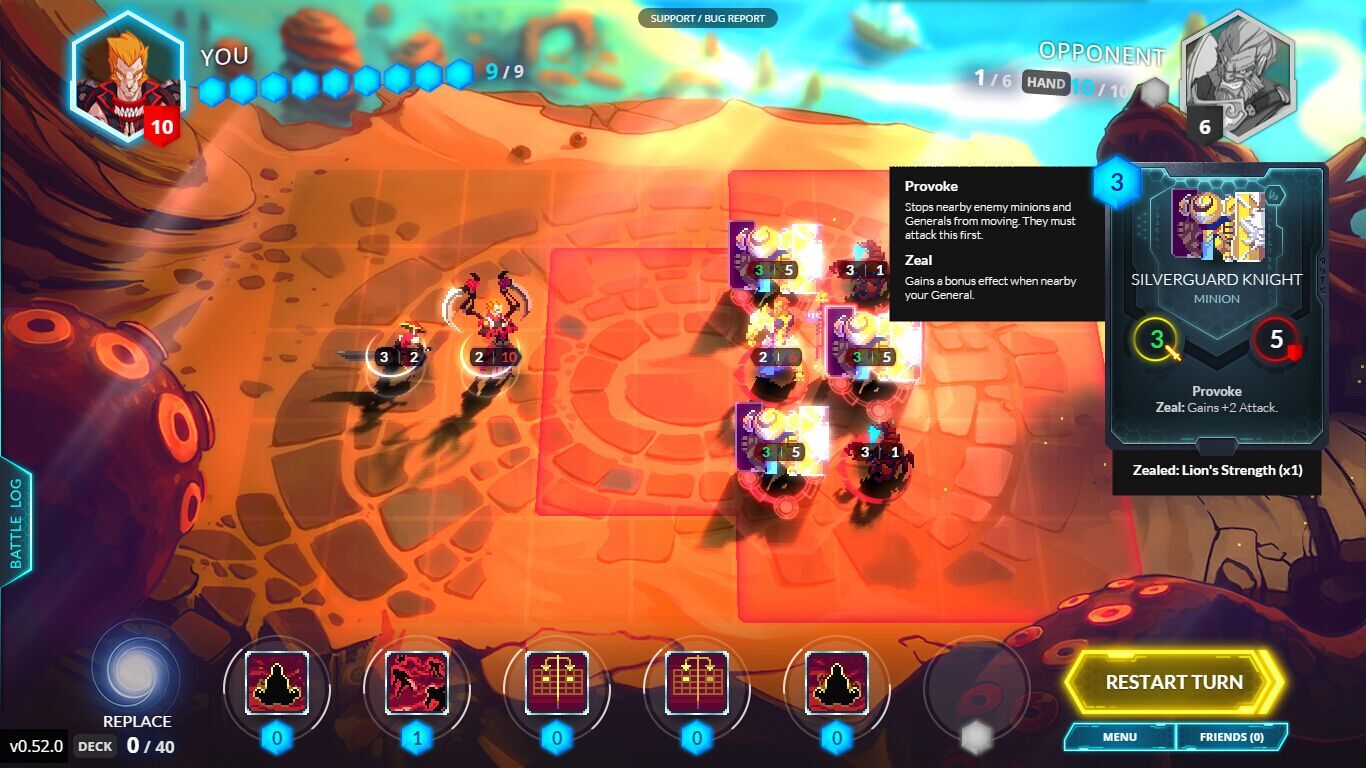Click the opponent's general portrait
The width and height of the screenshot is (1366, 768).
coord(1236,76)
